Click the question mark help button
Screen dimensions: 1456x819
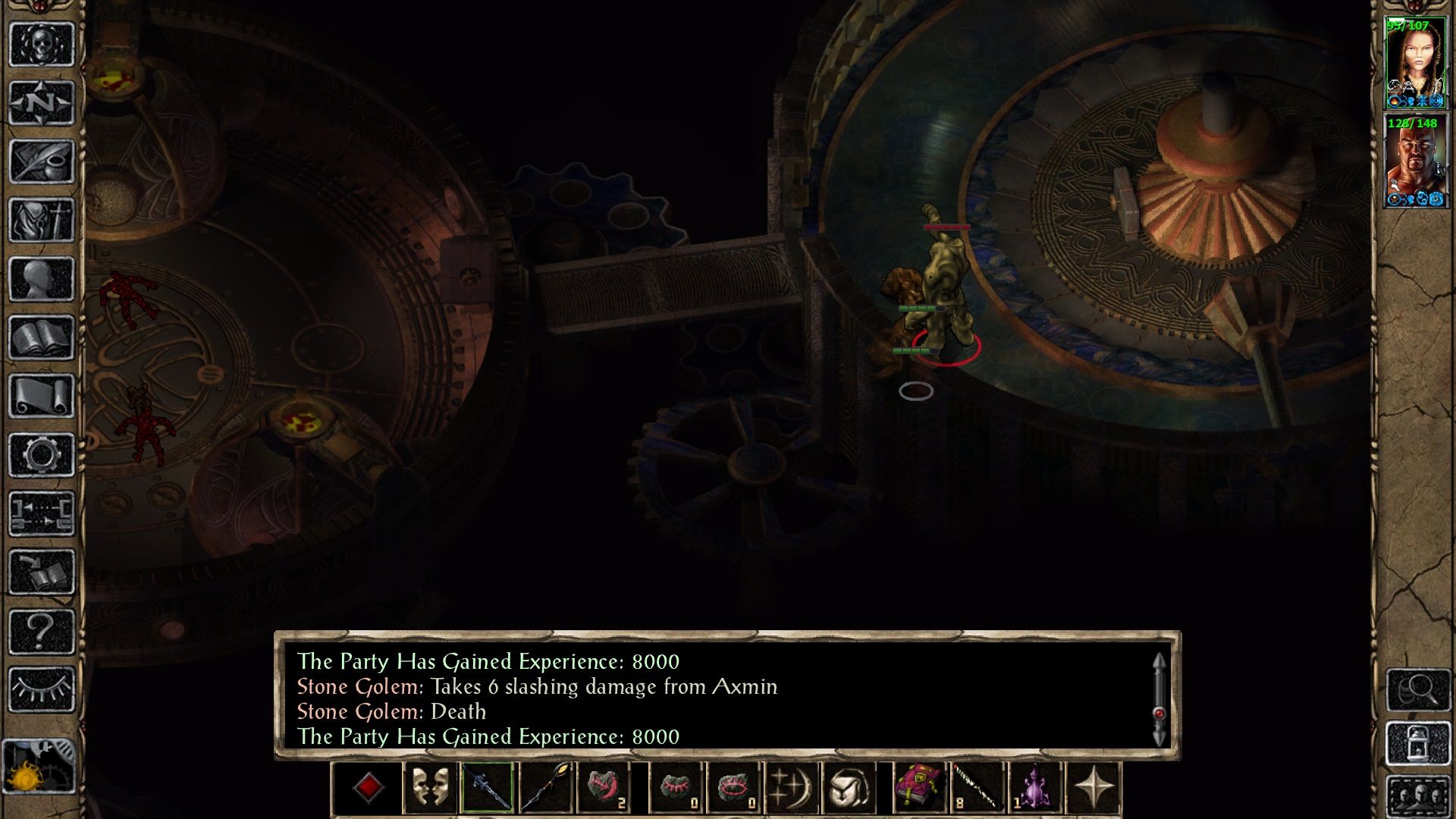(42, 631)
